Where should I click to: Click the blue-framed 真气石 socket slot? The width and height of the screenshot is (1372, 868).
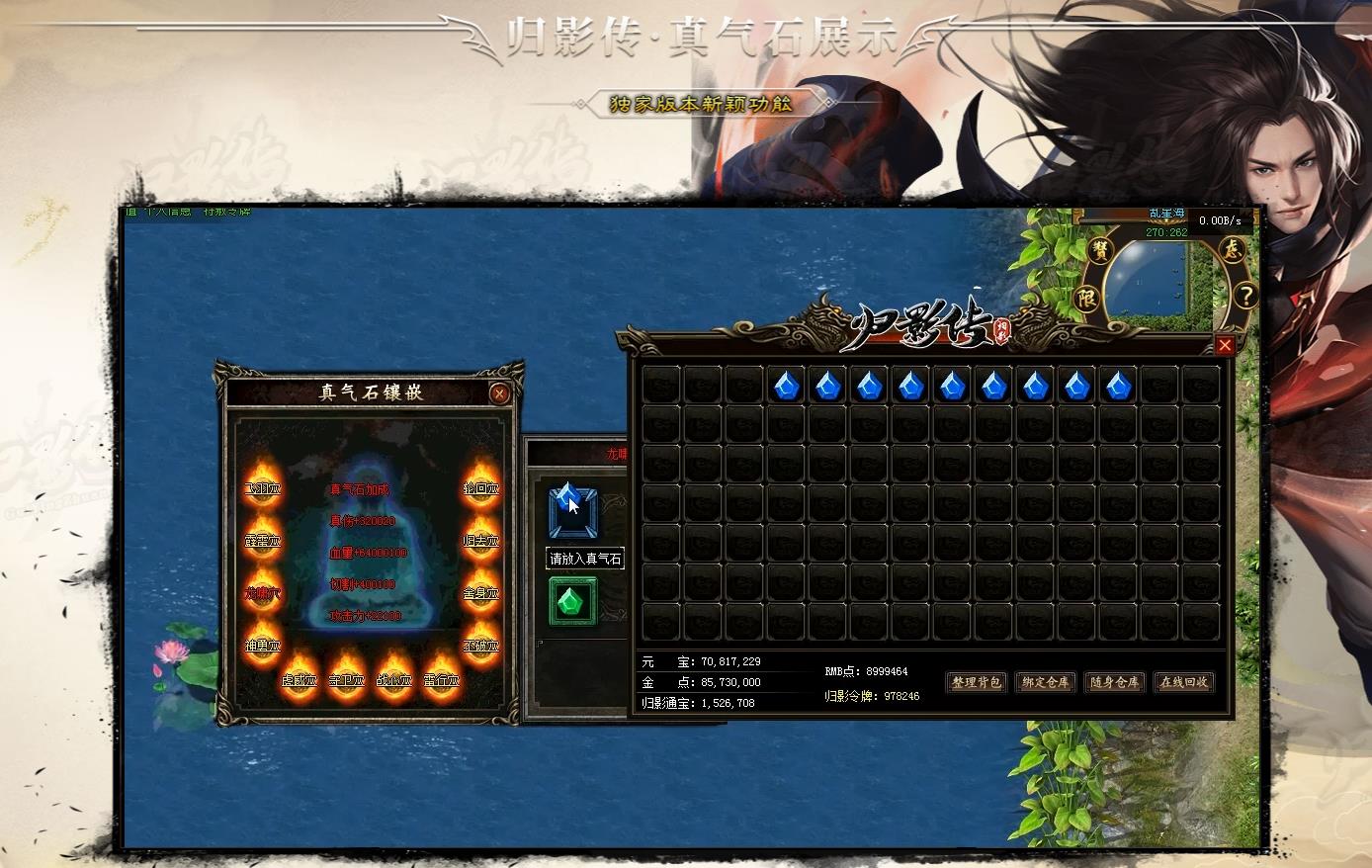(x=572, y=512)
